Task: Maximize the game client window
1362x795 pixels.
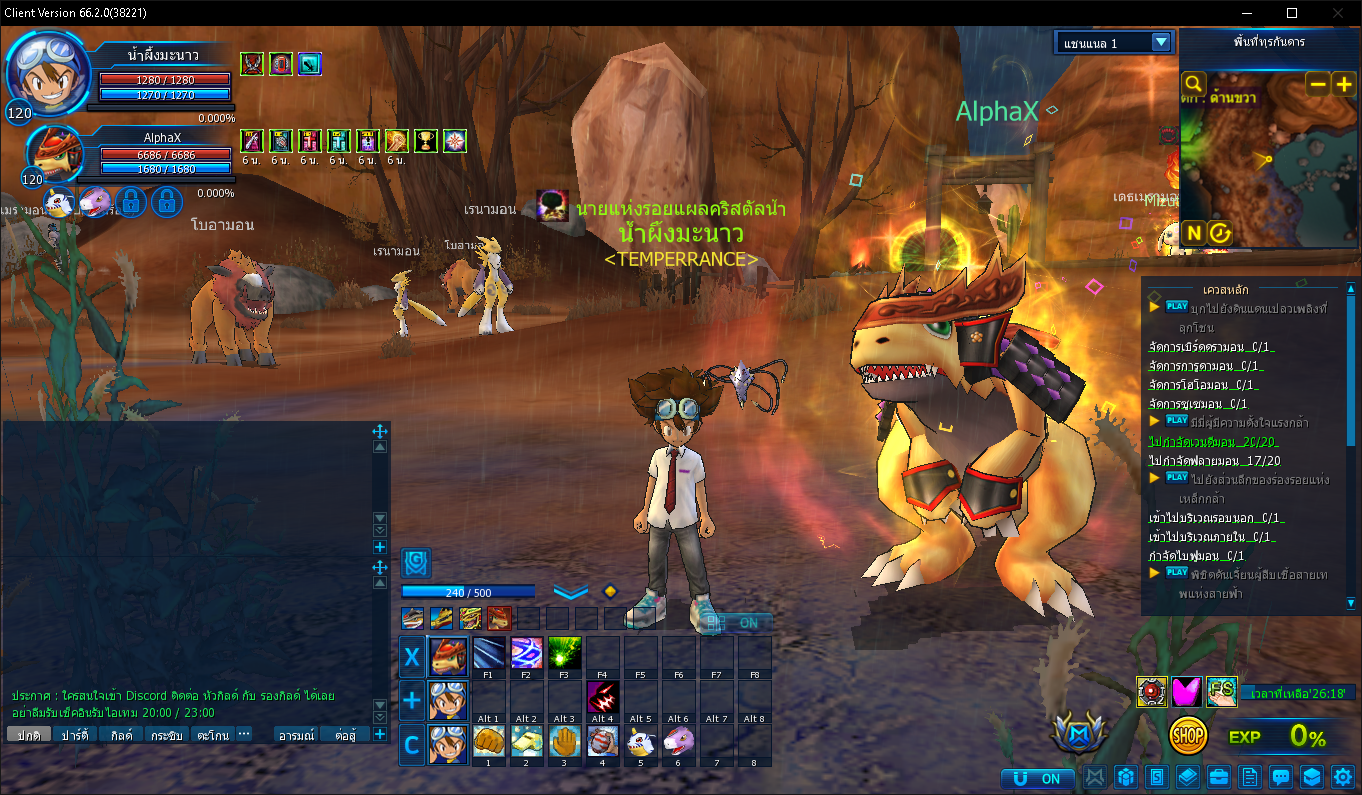Action: [1292, 13]
